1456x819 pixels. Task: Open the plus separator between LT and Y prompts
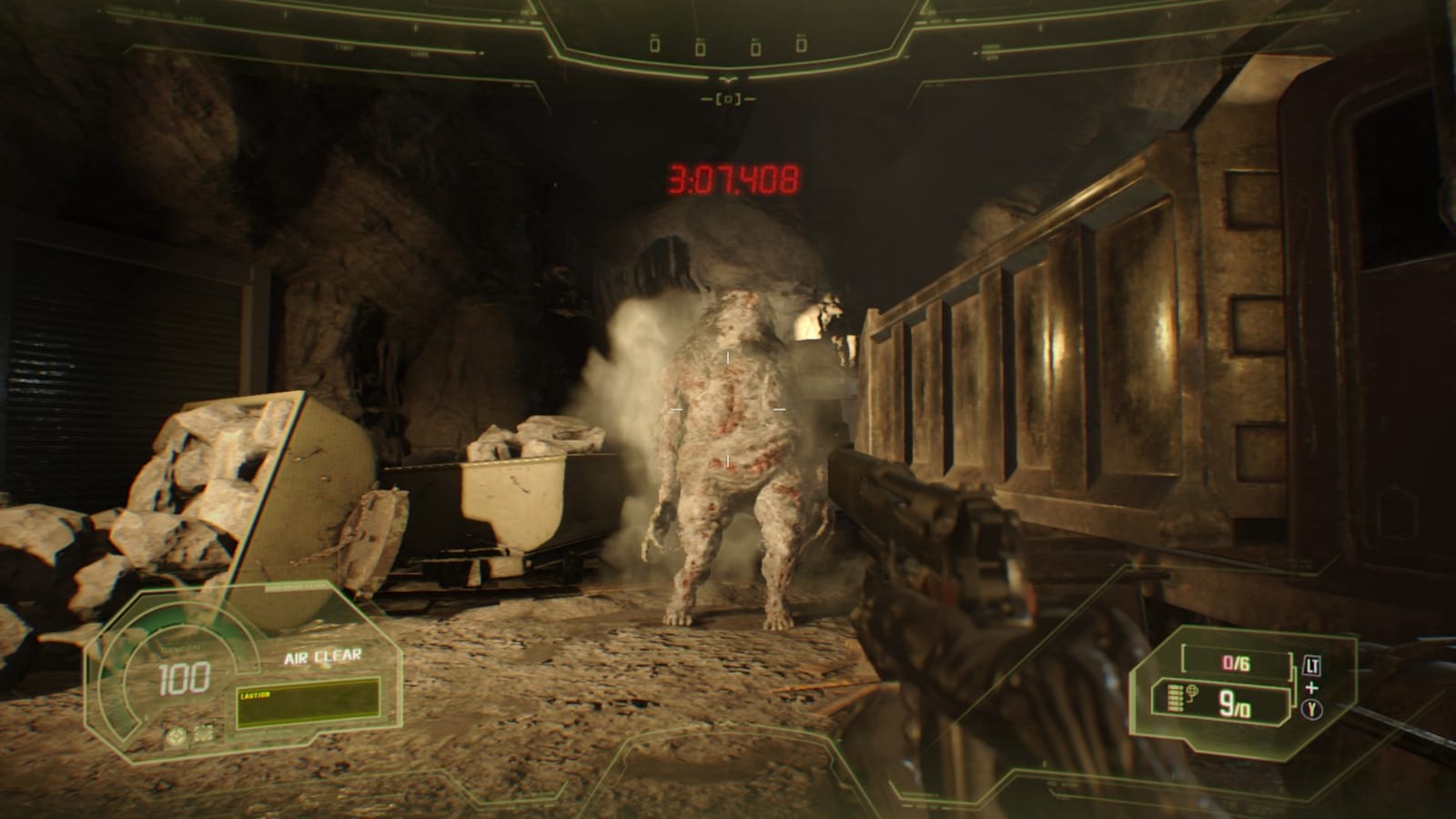(1311, 687)
